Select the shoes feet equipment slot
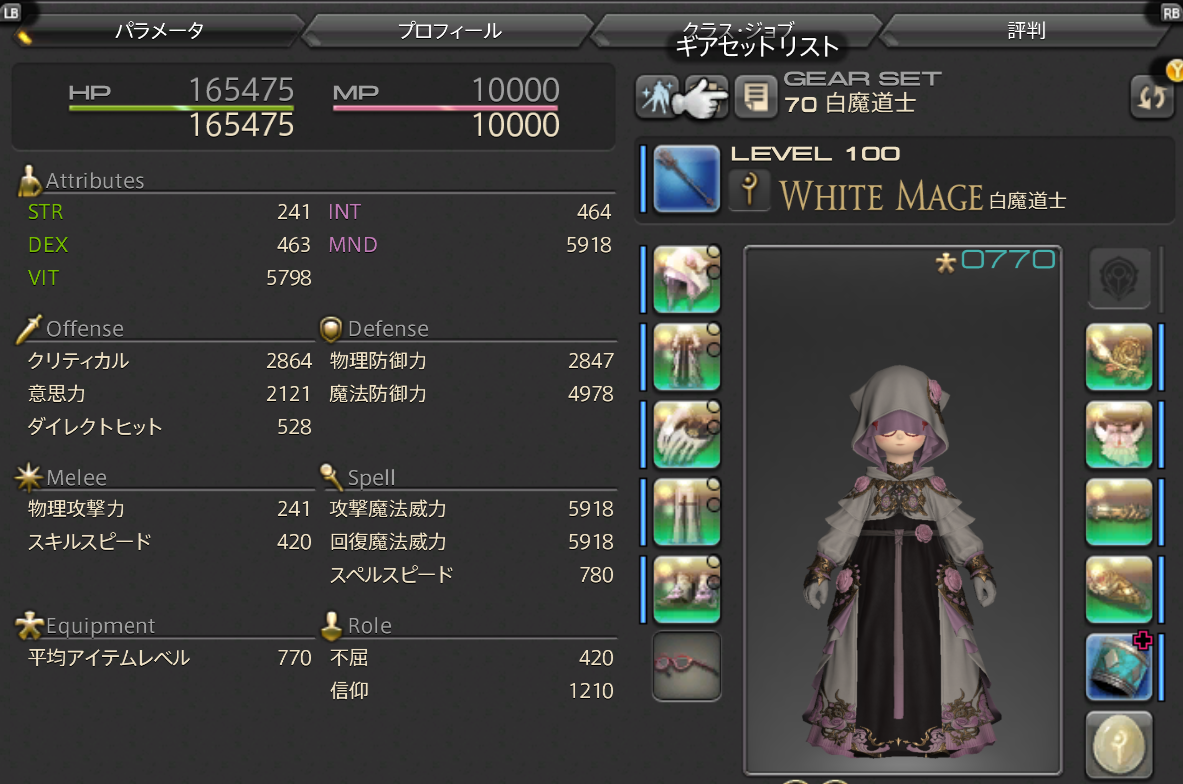Image resolution: width=1183 pixels, height=784 pixels. point(686,589)
